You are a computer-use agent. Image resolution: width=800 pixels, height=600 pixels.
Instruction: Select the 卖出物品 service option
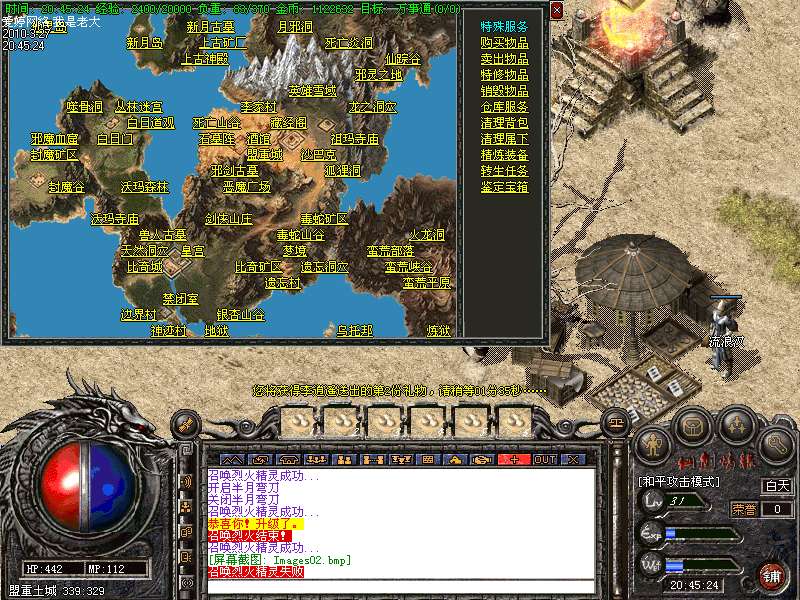point(504,59)
